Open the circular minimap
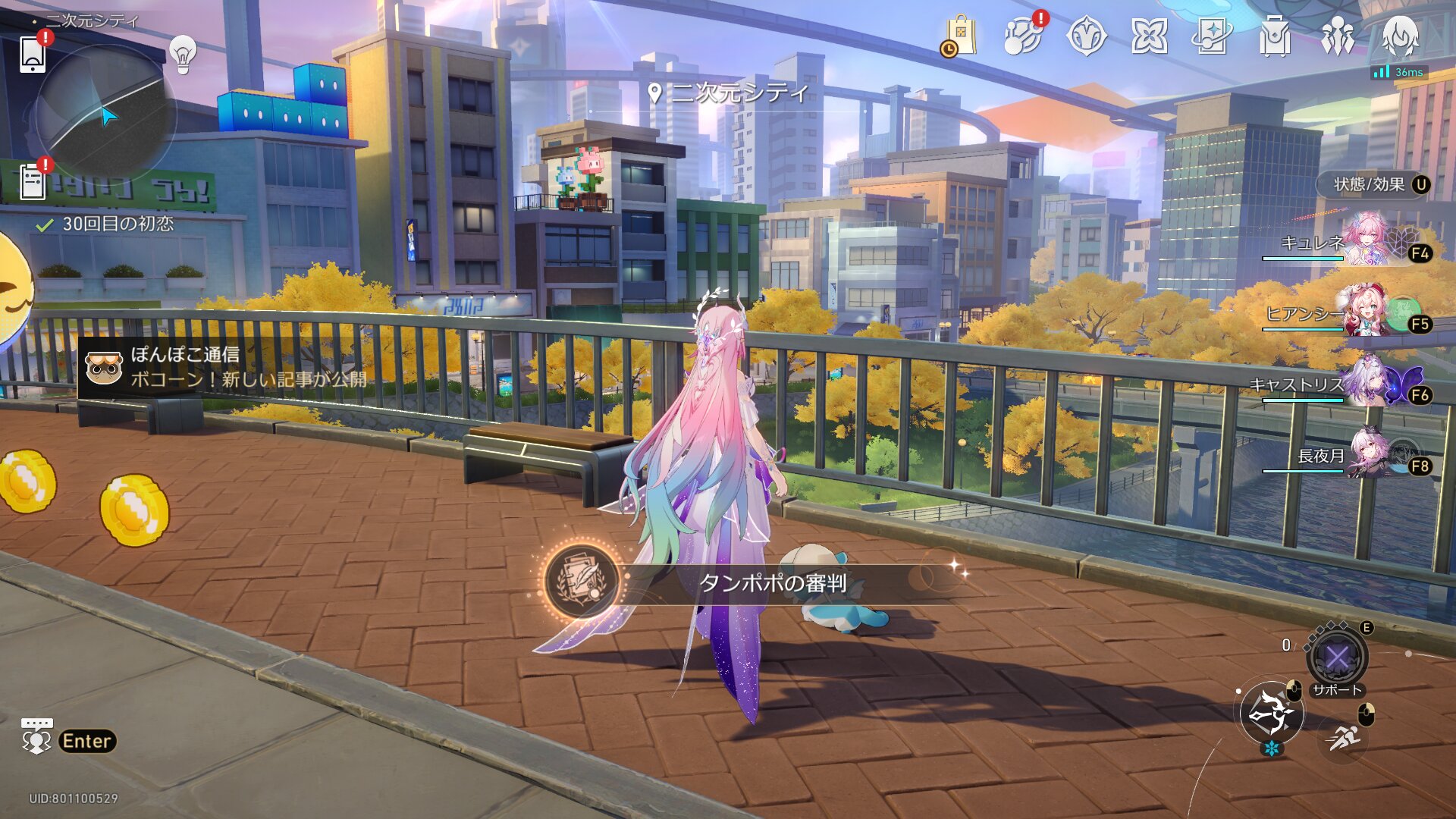Viewport: 1456px width, 819px height. 106,114
